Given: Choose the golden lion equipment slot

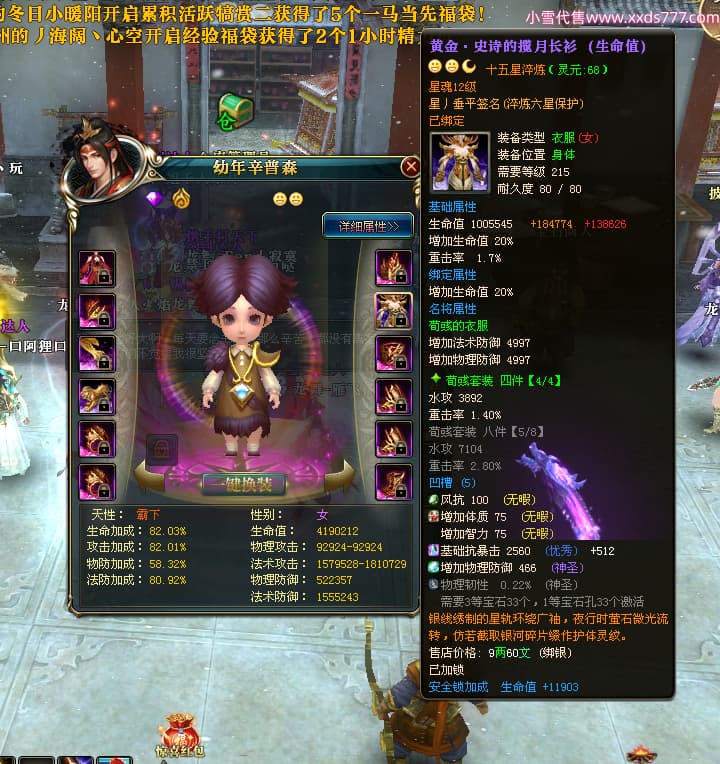Looking at the screenshot, I should [97, 397].
